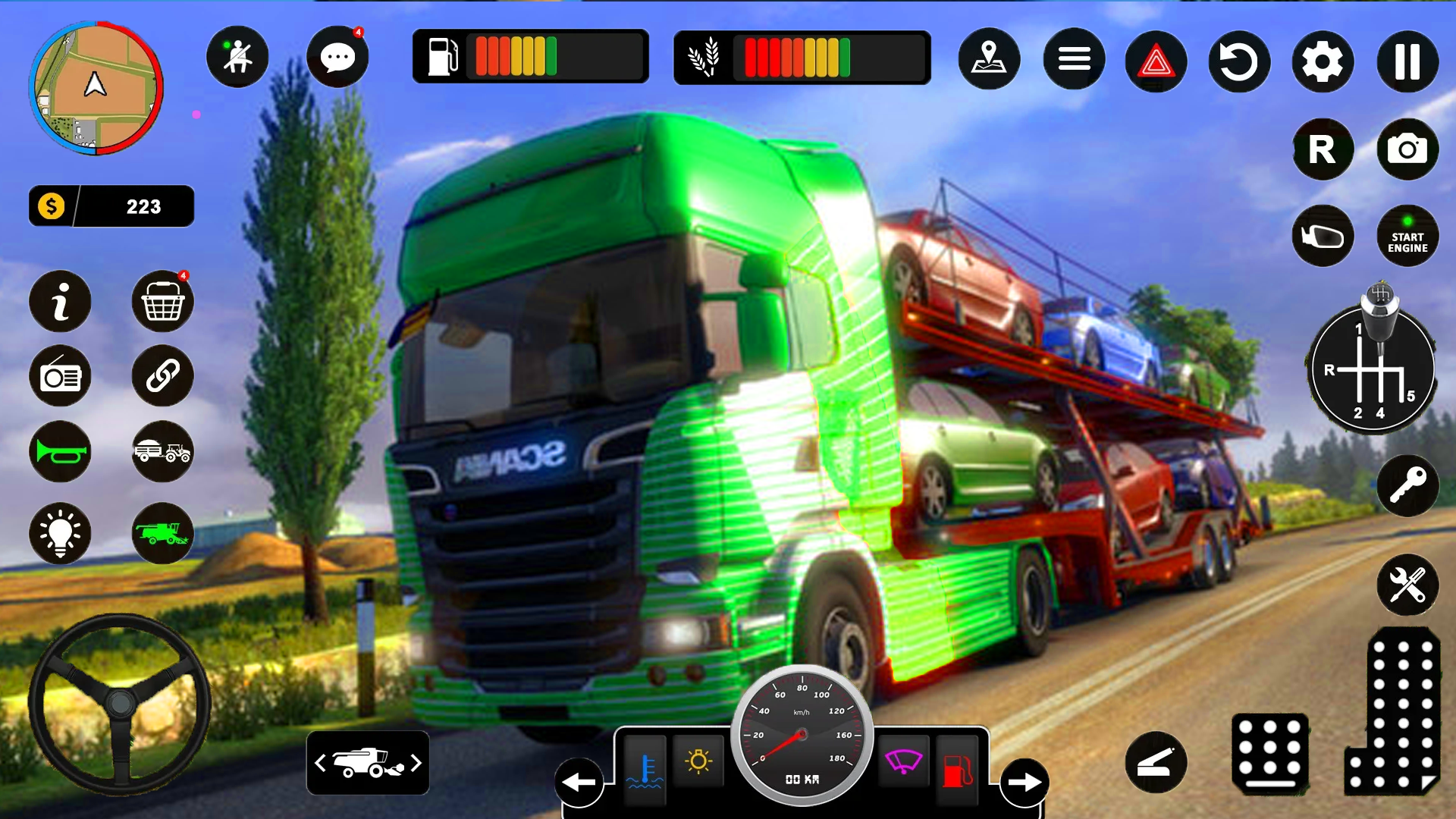Toggle the seatbelt icon button

[237, 58]
